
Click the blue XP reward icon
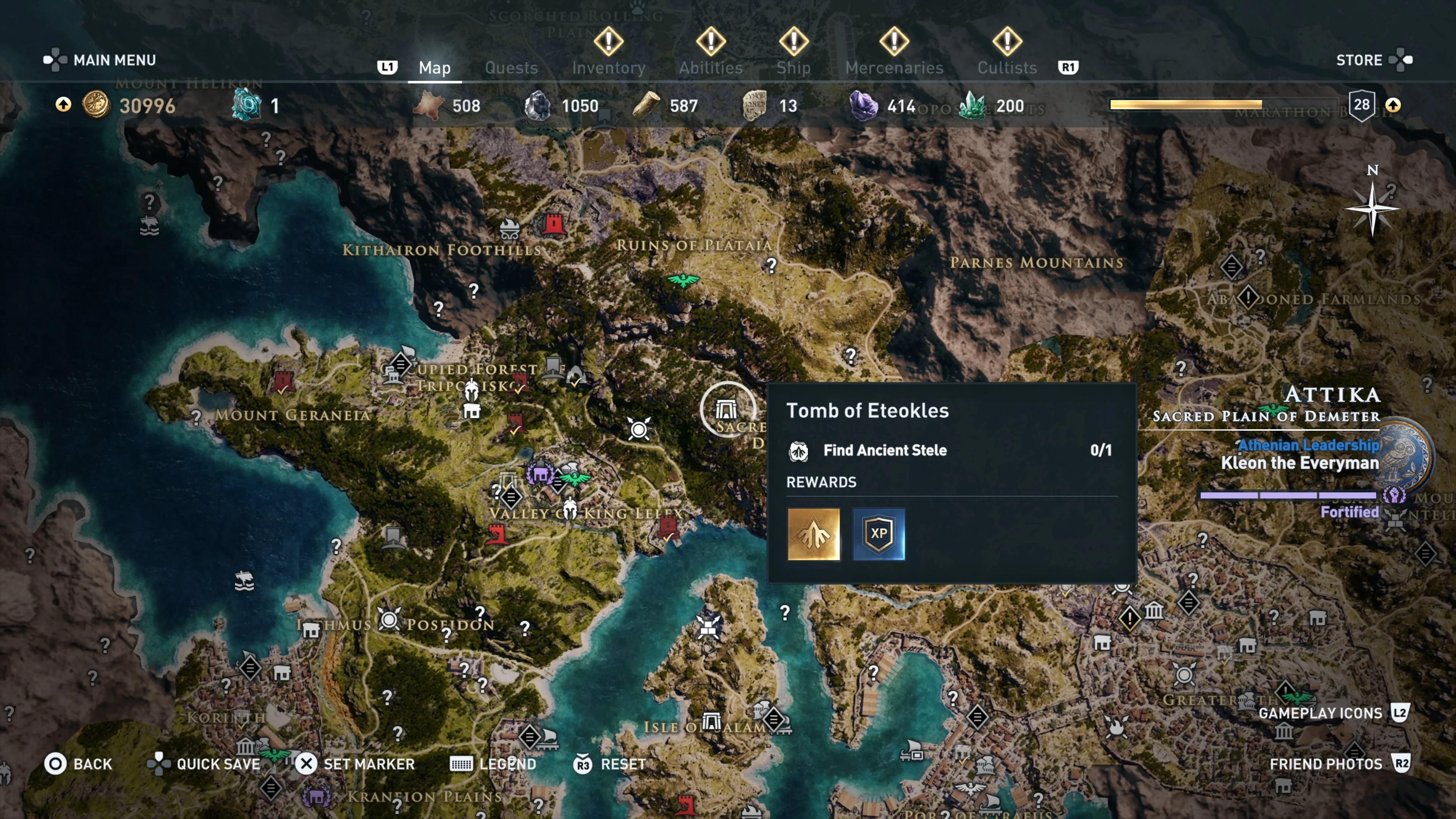(879, 534)
